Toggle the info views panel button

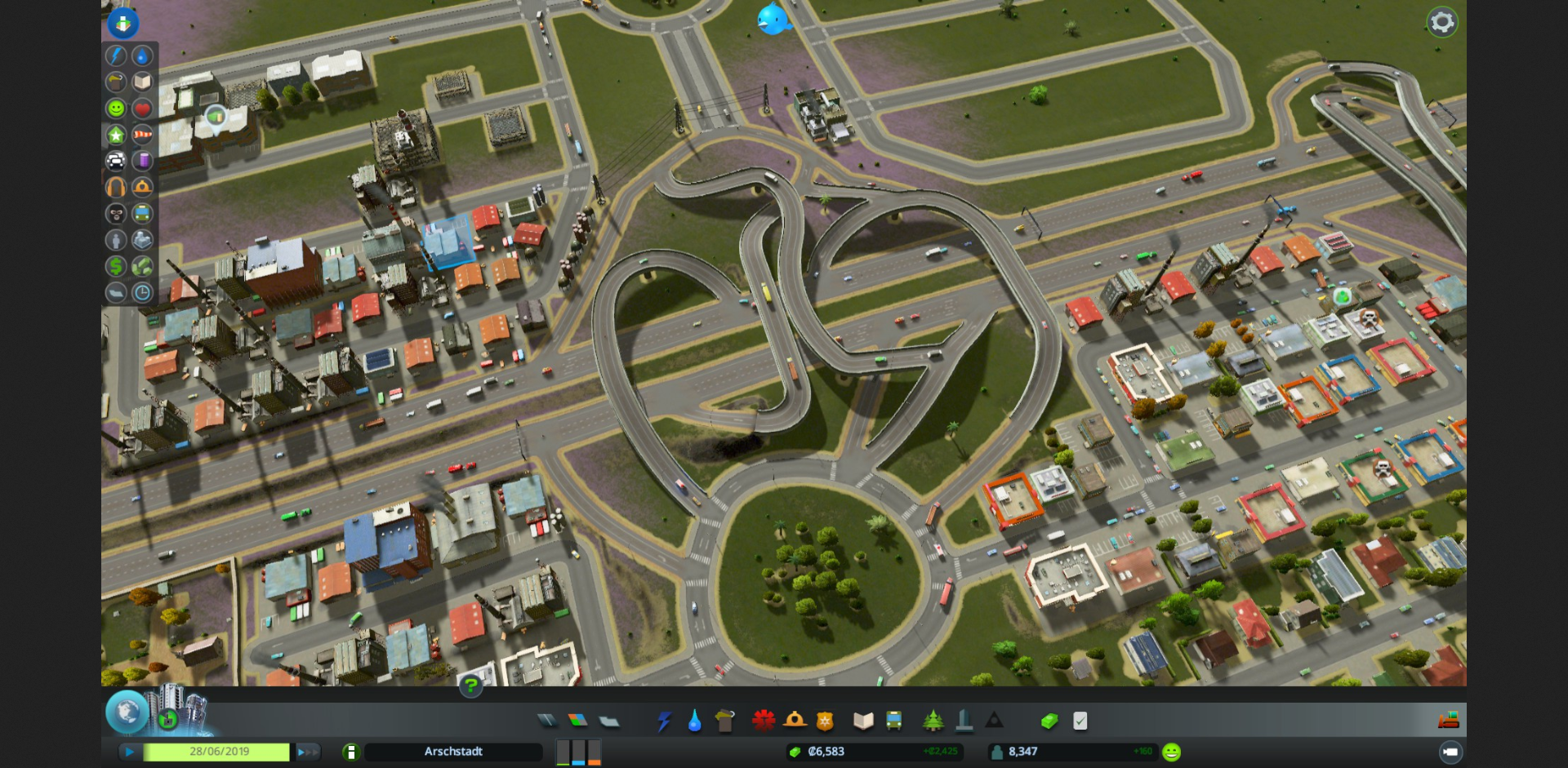[x=123, y=23]
